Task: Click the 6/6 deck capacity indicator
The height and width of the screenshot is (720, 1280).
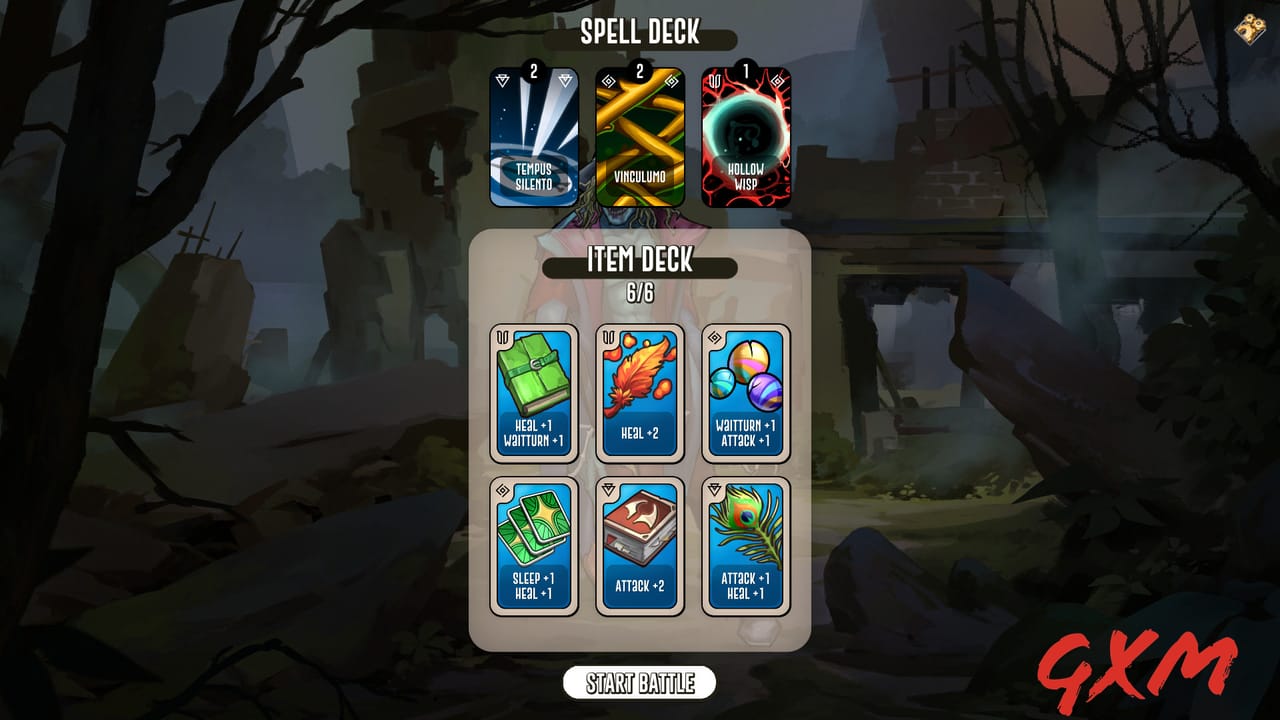Action: click(x=640, y=290)
